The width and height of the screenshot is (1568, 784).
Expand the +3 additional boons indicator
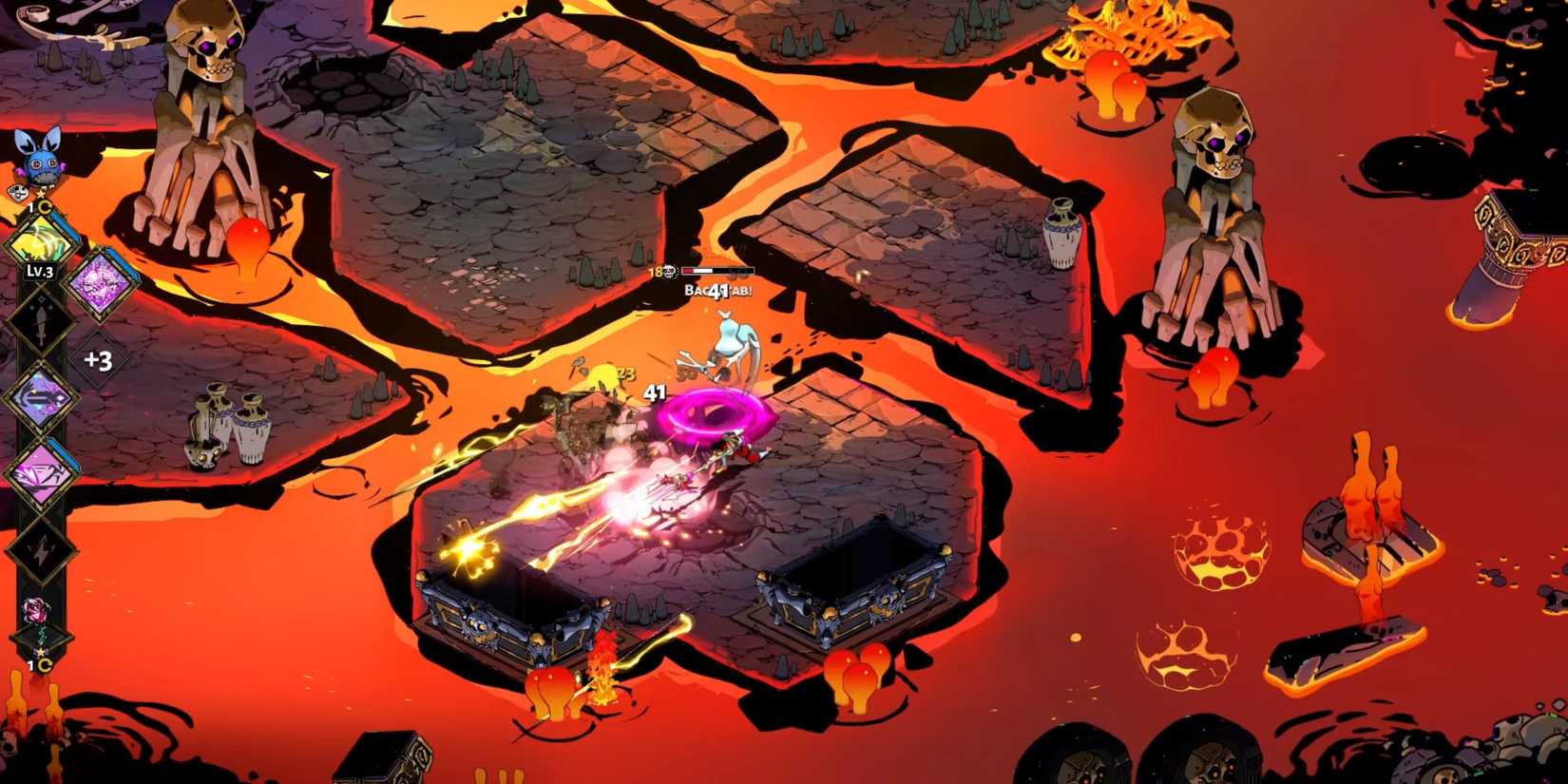point(99,360)
